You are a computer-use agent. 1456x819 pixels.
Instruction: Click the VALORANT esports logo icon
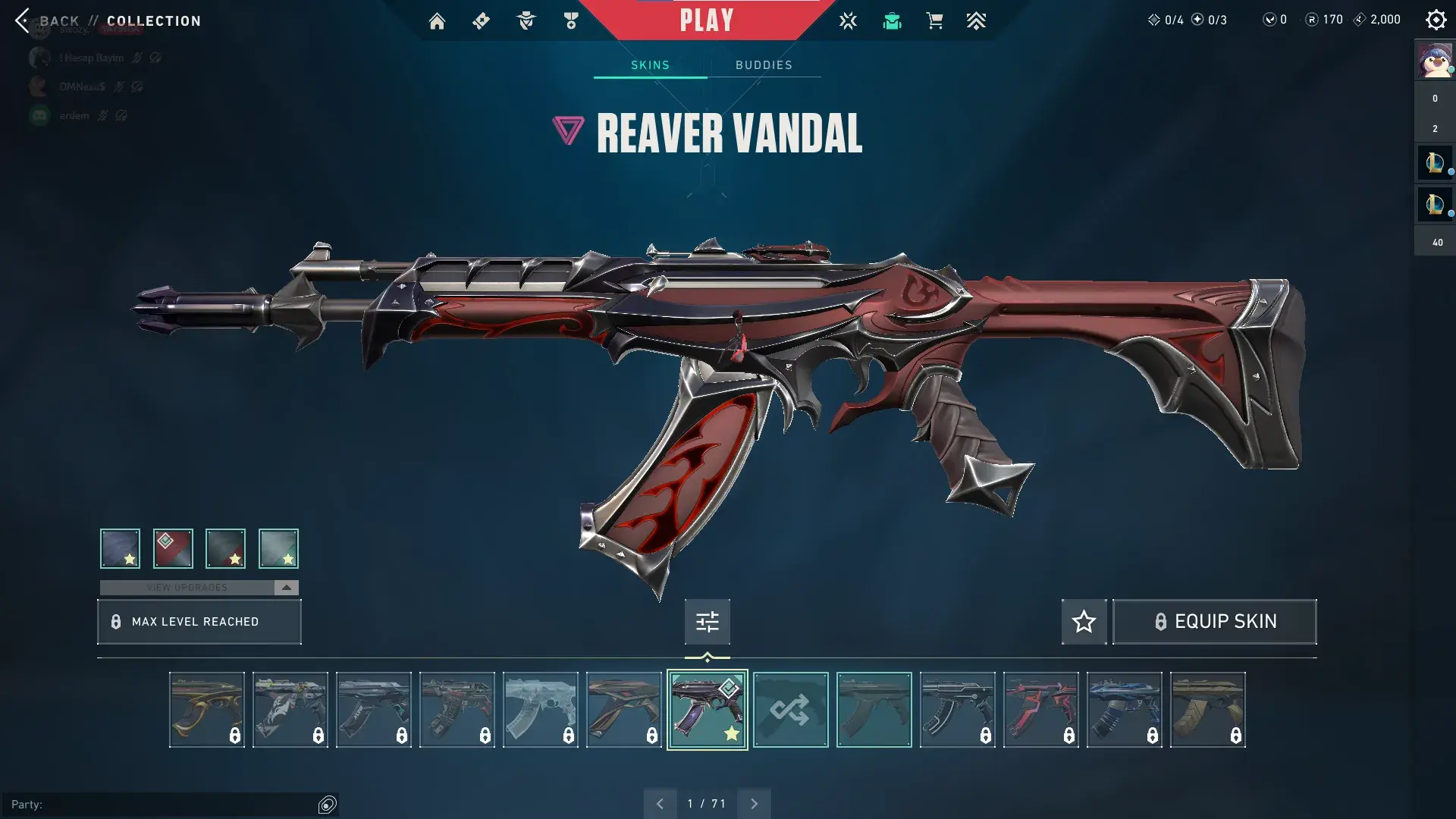pyautogui.click(x=848, y=20)
